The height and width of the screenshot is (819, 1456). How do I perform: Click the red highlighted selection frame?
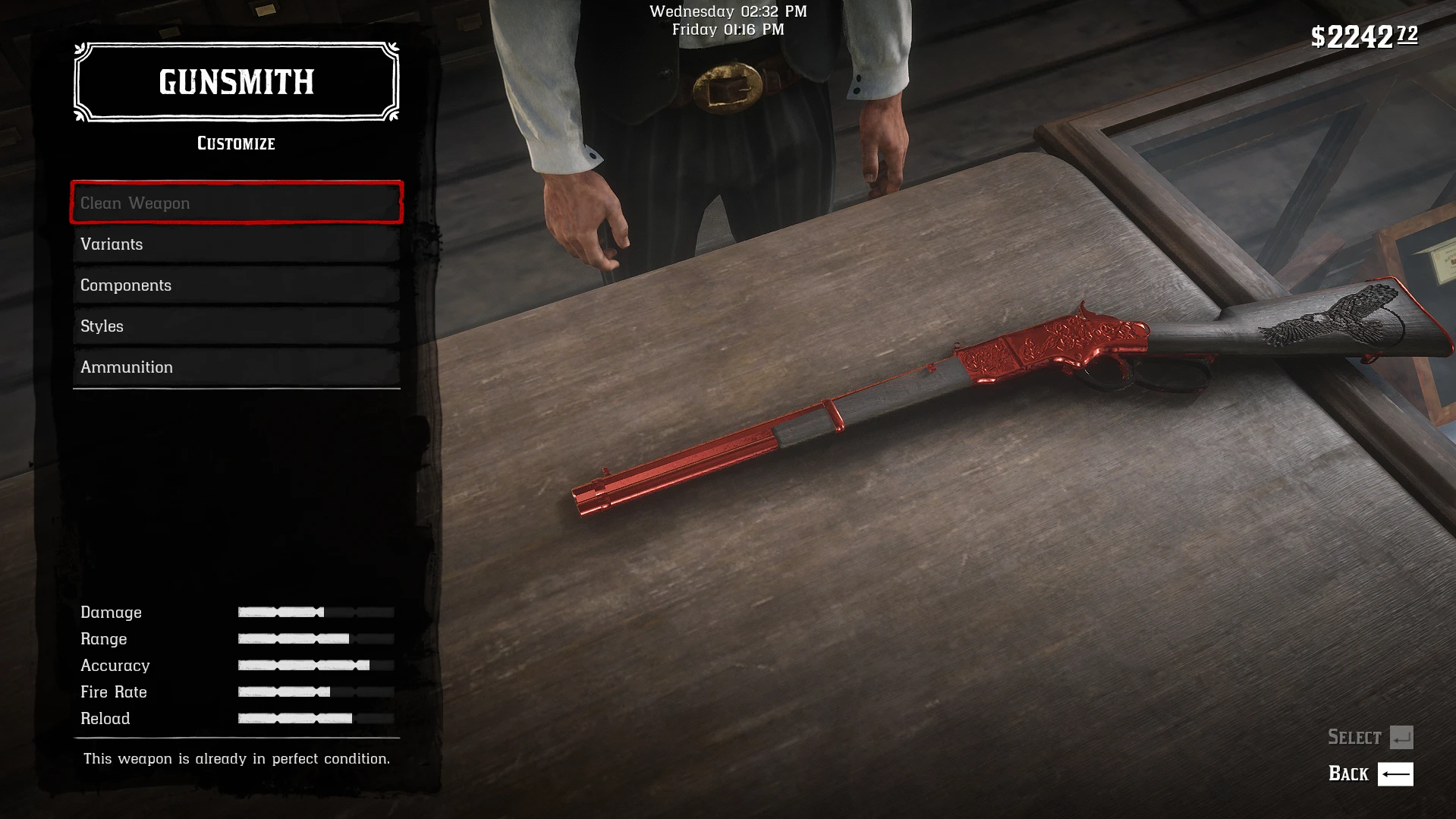click(x=235, y=203)
